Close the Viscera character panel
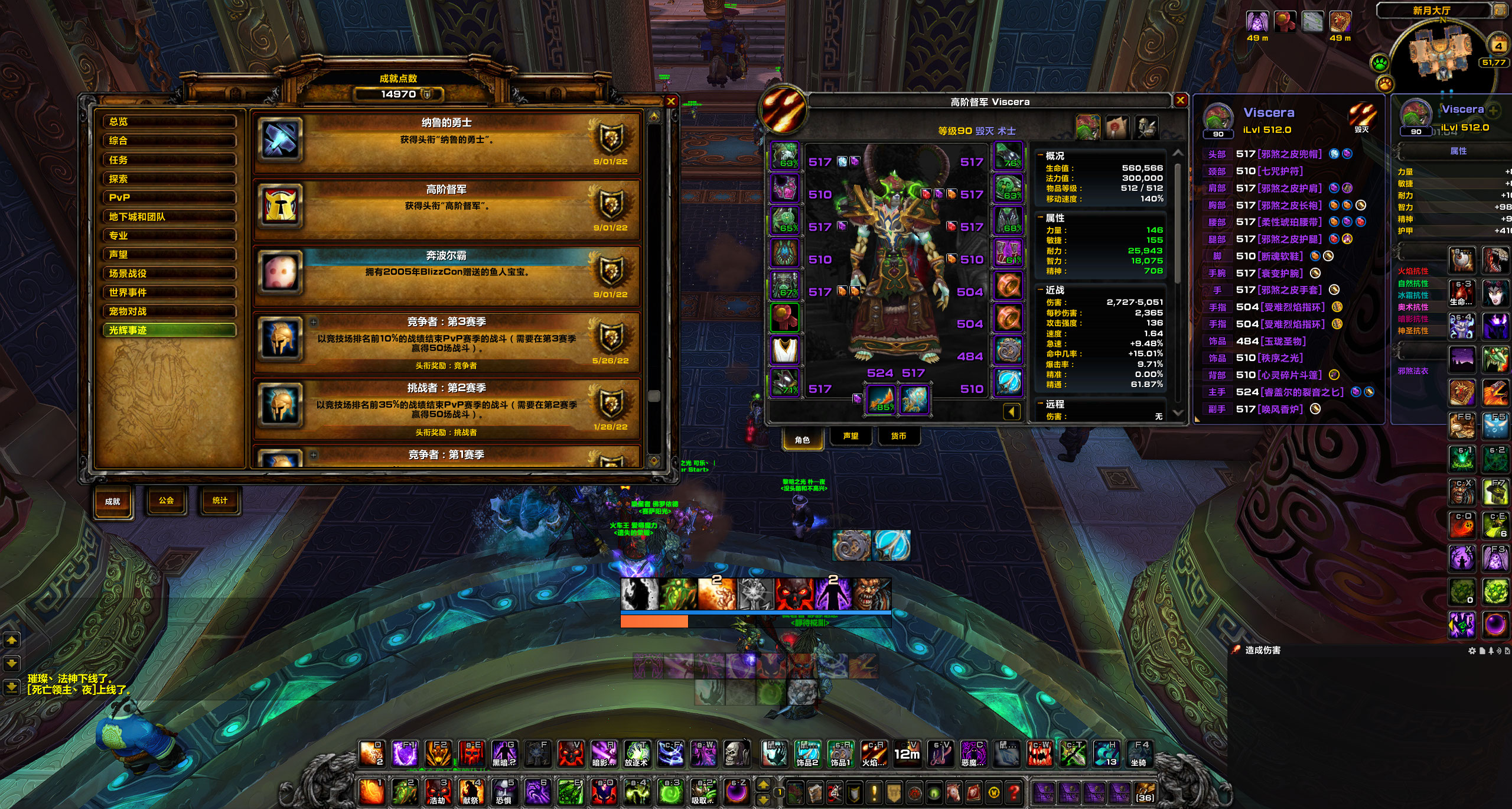The image size is (1512, 809). point(1180,100)
